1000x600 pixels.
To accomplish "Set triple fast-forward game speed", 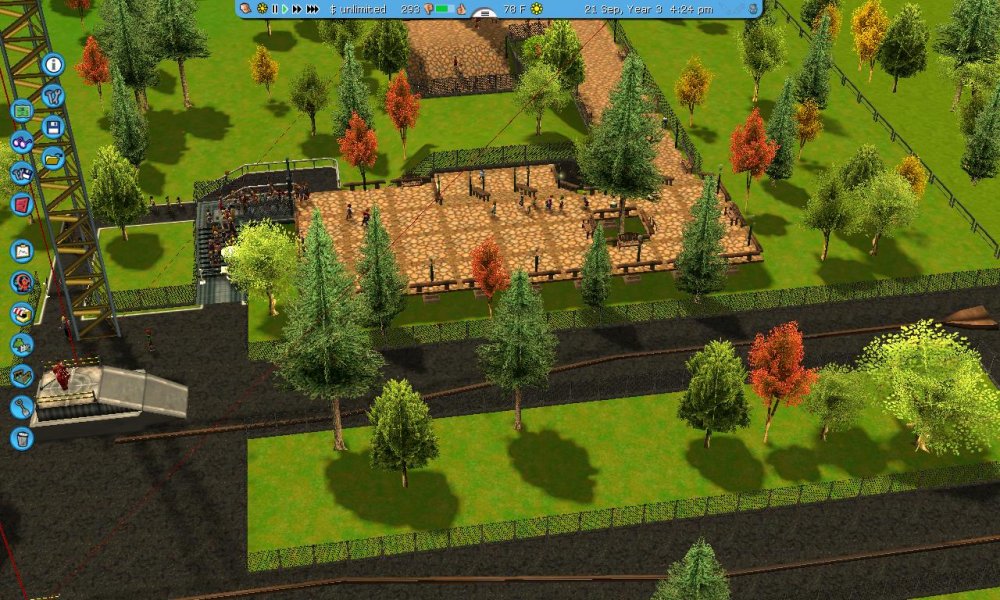I will tap(313, 9).
